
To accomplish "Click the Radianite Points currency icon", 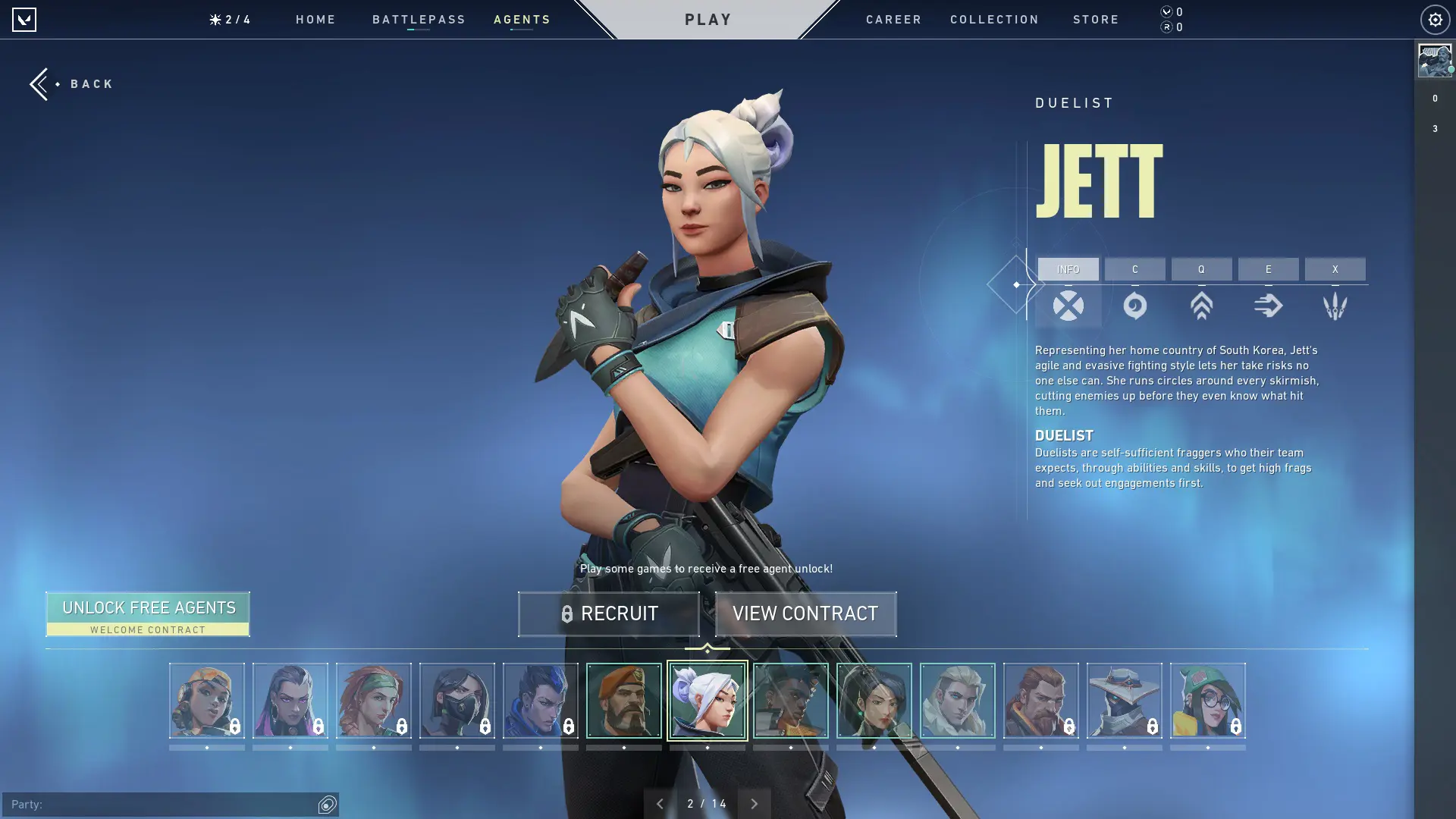I will (1166, 27).
